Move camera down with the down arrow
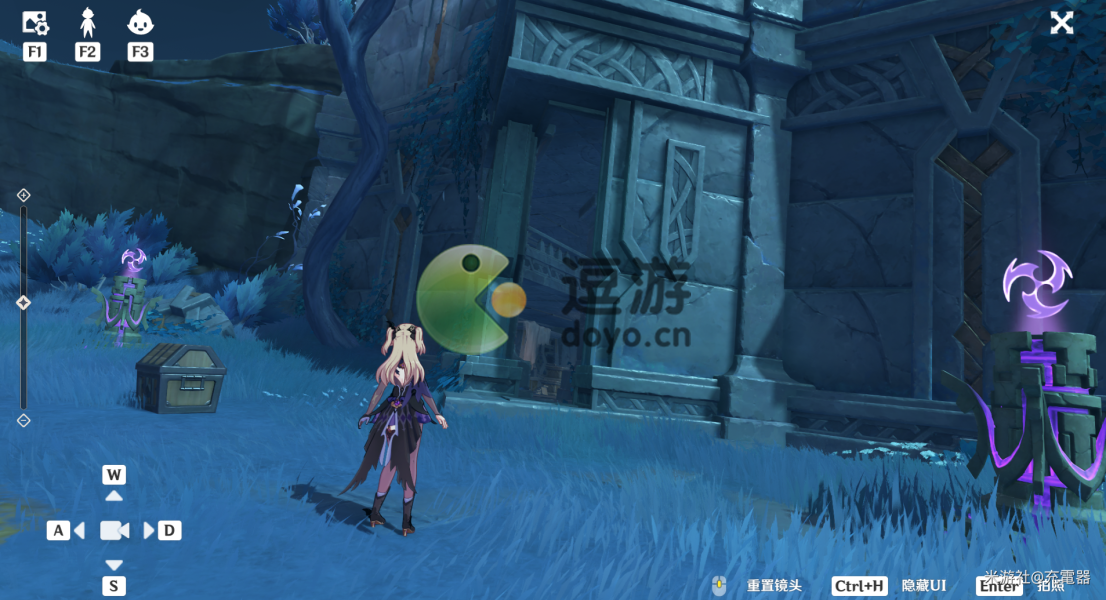 click(x=114, y=564)
